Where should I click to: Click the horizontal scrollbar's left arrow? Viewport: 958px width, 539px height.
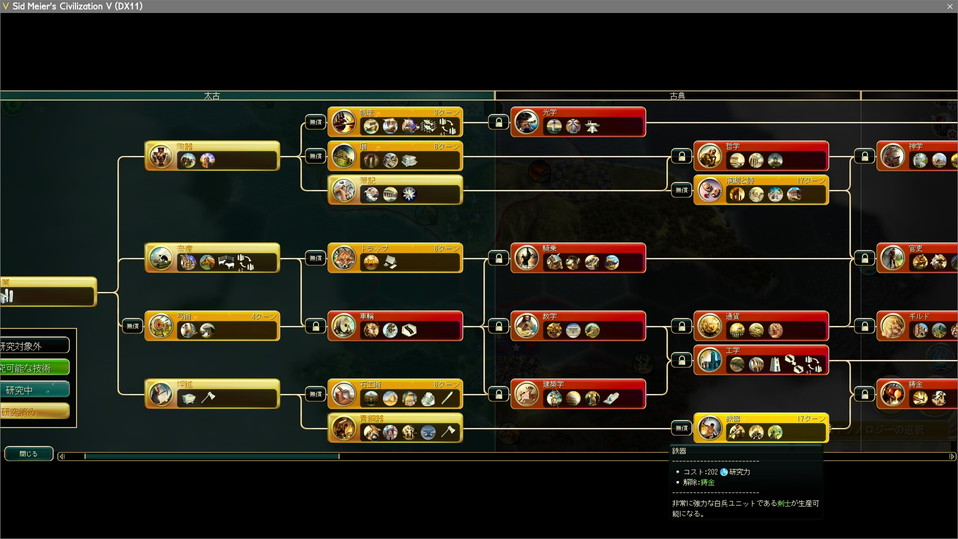pyautogui.click(x=62, y=457)
